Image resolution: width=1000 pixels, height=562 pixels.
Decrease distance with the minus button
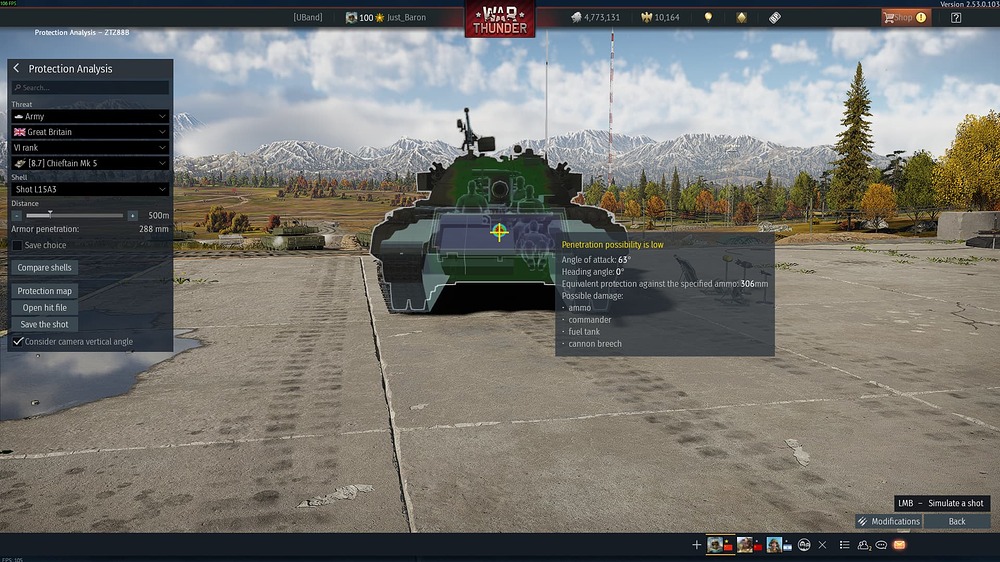coord(17,215)
